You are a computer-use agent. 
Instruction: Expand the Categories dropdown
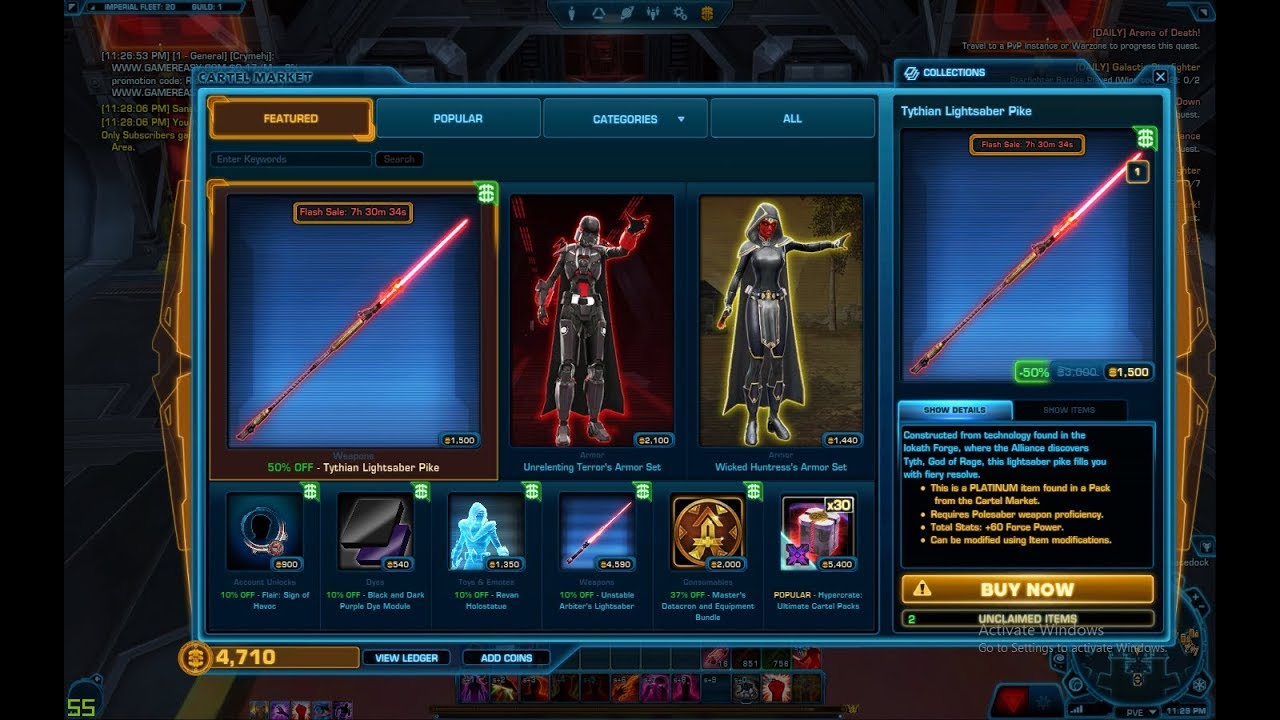(625, 119)
